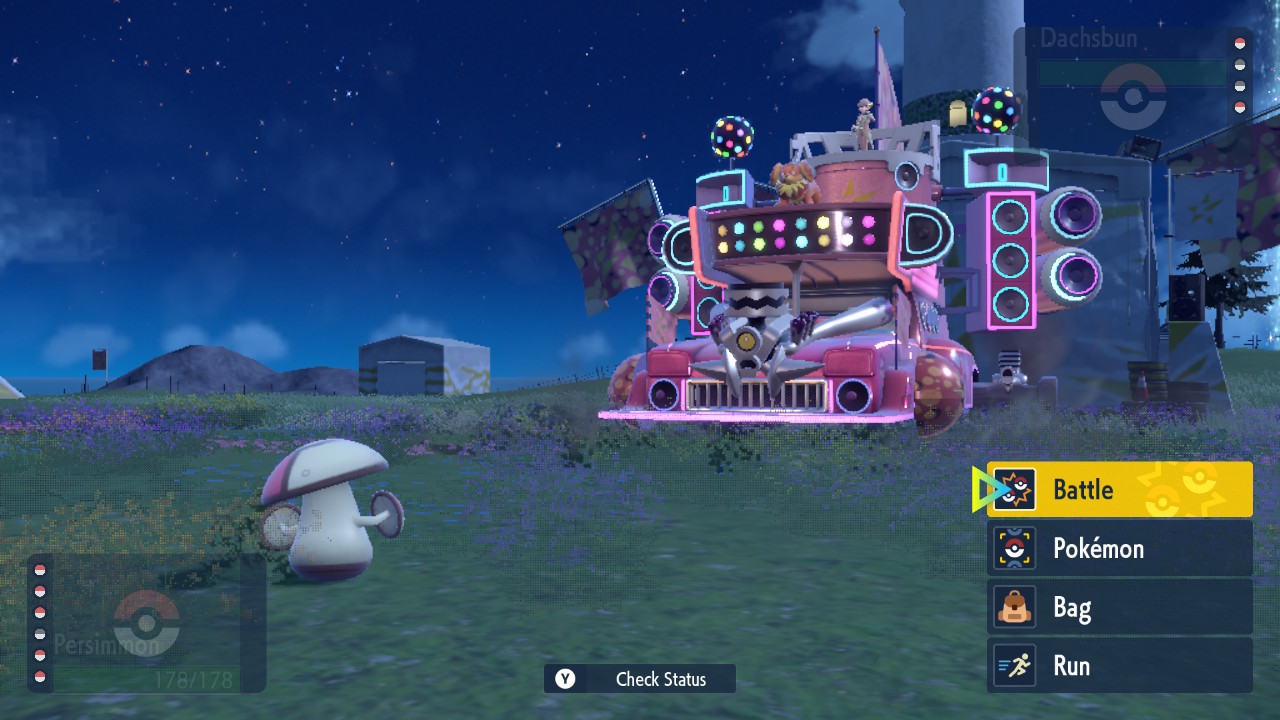The height and width of the screenshot is (720, 1280).
Task: Select the Battle command
Action: [x=1119, y=489]
